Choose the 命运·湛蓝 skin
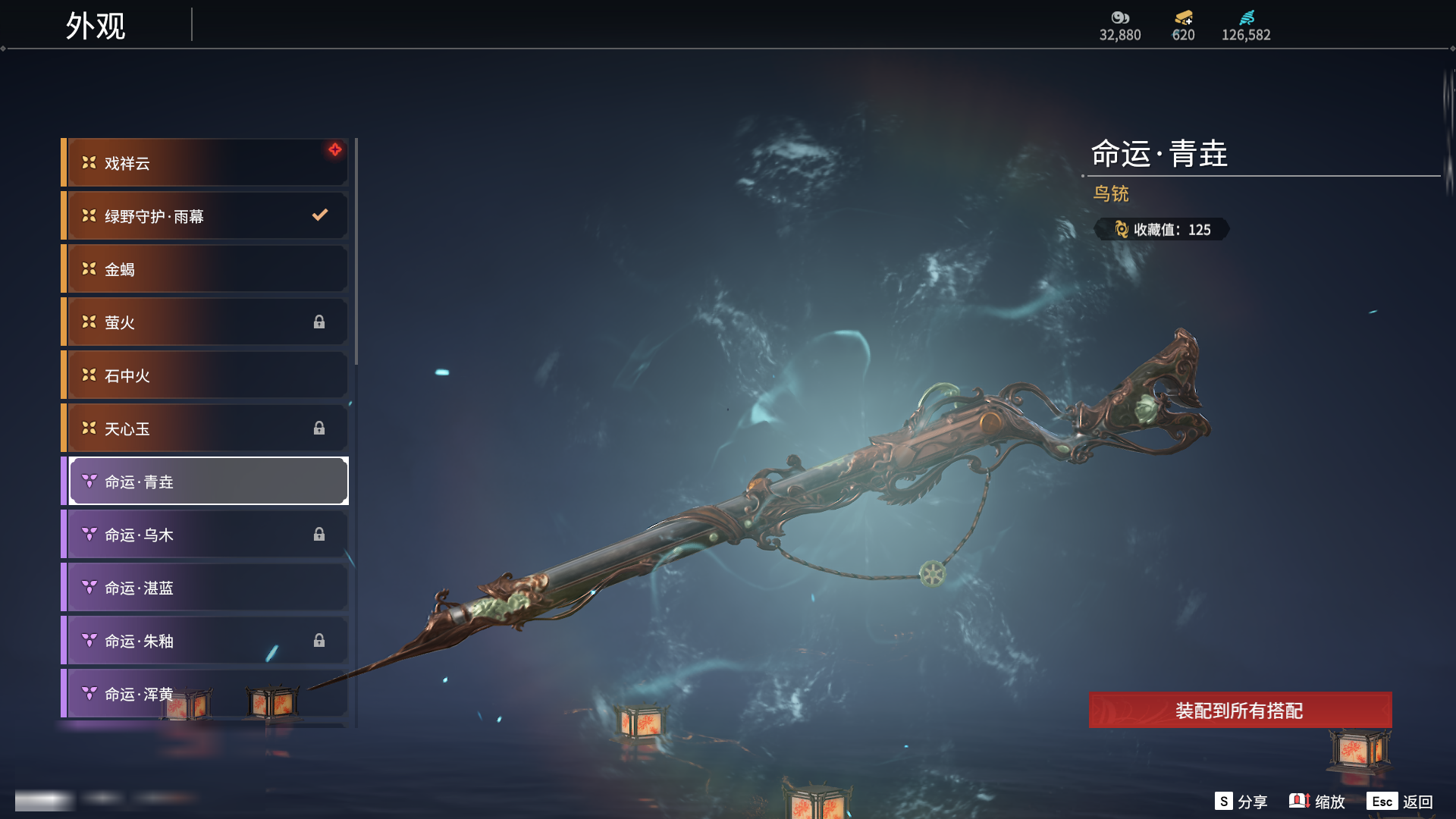The image size is (1456, 819). (x=205, y=588)
